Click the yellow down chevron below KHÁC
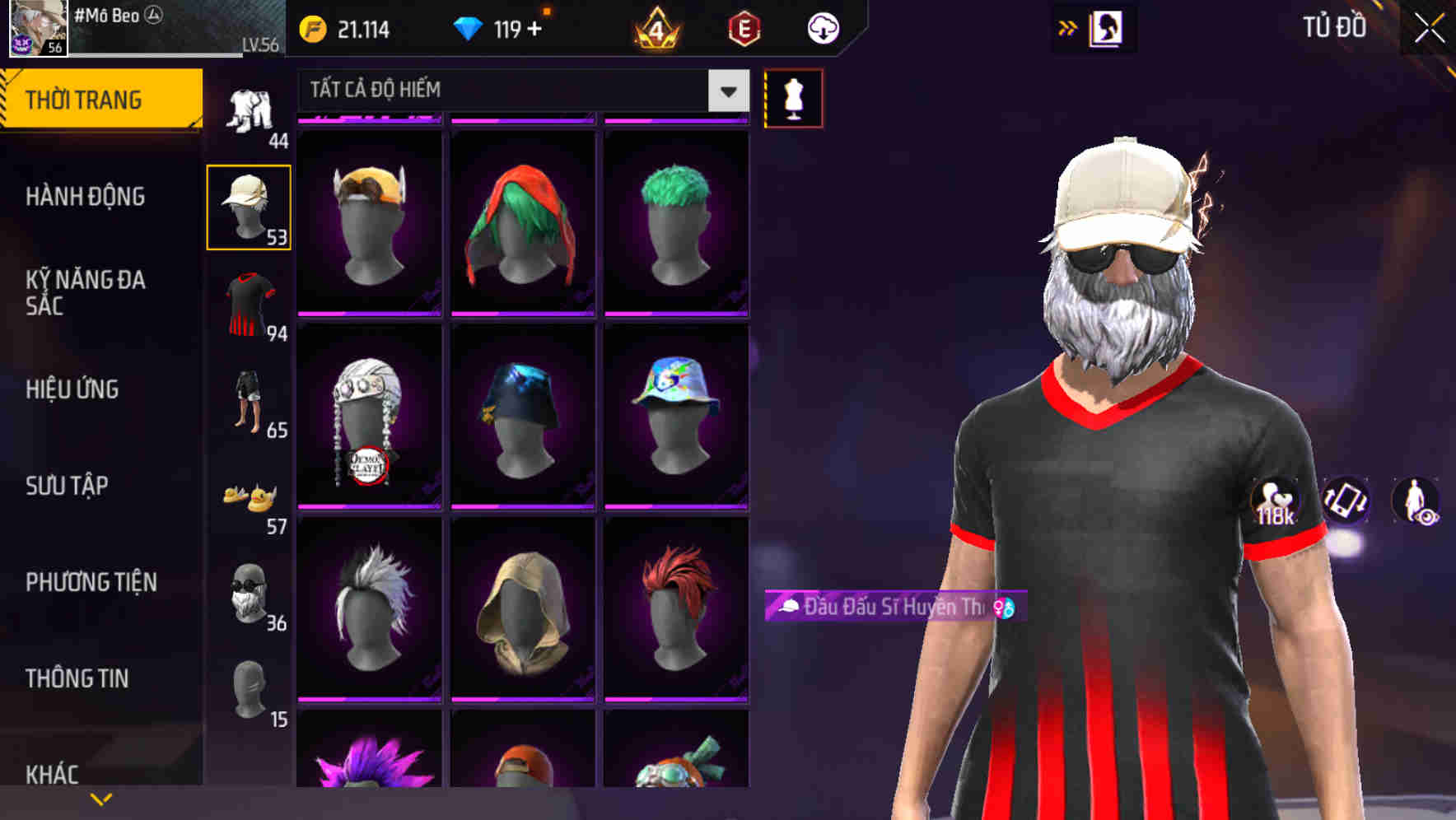The height and width of the screenshot is (820, 1456). (x=100, y=799)
